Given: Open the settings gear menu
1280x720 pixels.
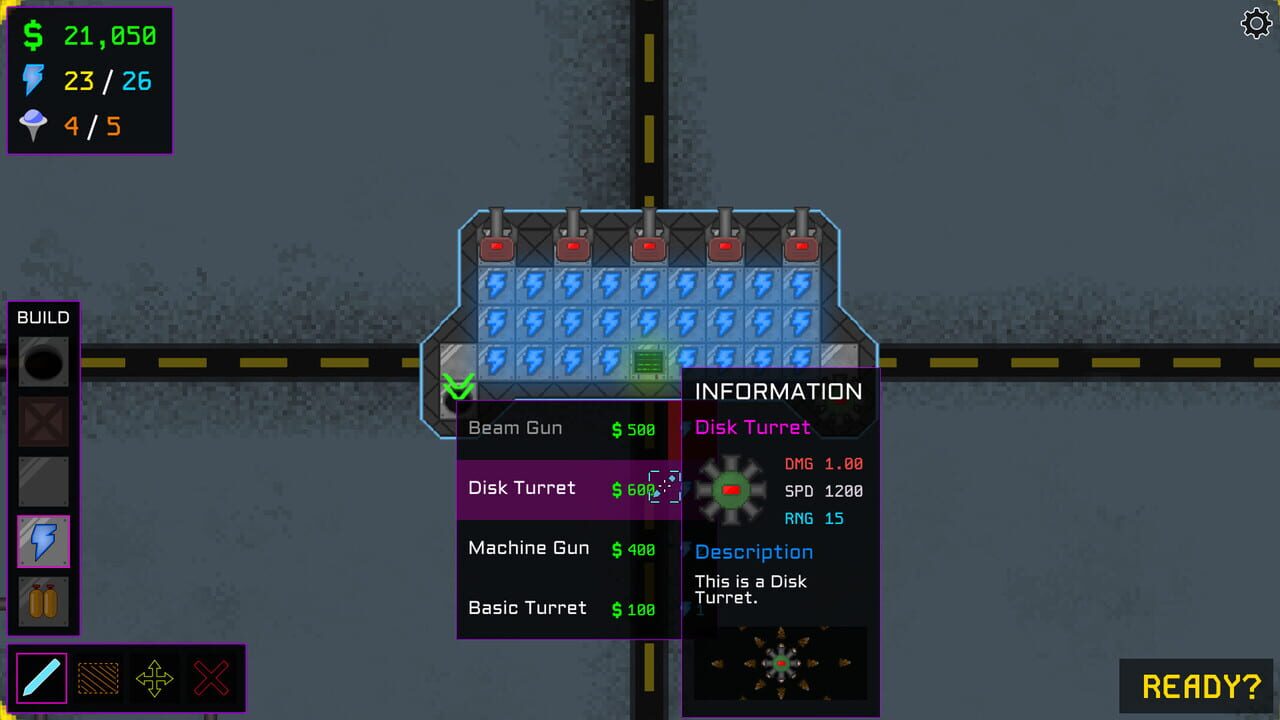Looking at the screenshot, I should click(1257, 23).
